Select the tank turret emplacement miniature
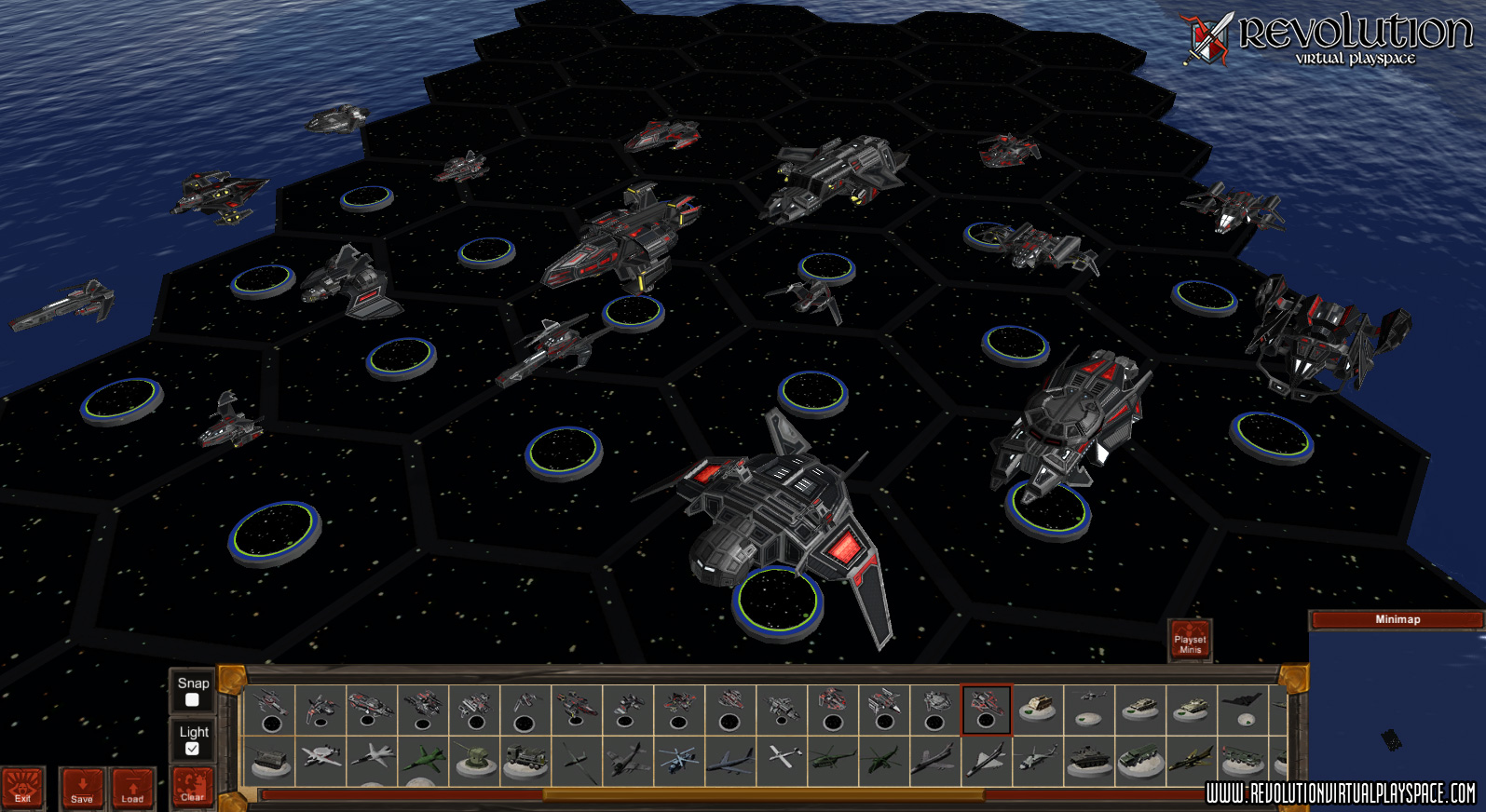1486x812 pixels. (475, 759)
